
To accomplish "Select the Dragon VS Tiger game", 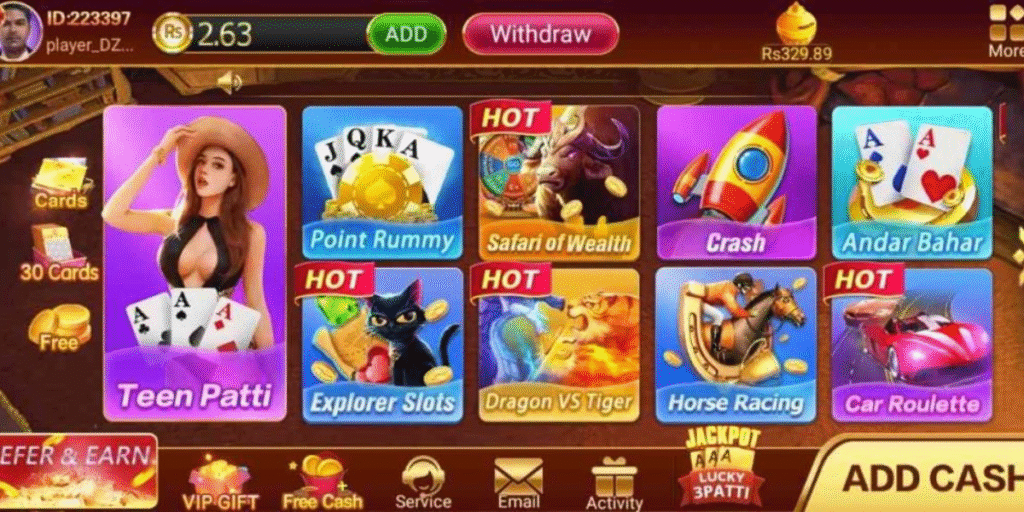I will [558, 344].
